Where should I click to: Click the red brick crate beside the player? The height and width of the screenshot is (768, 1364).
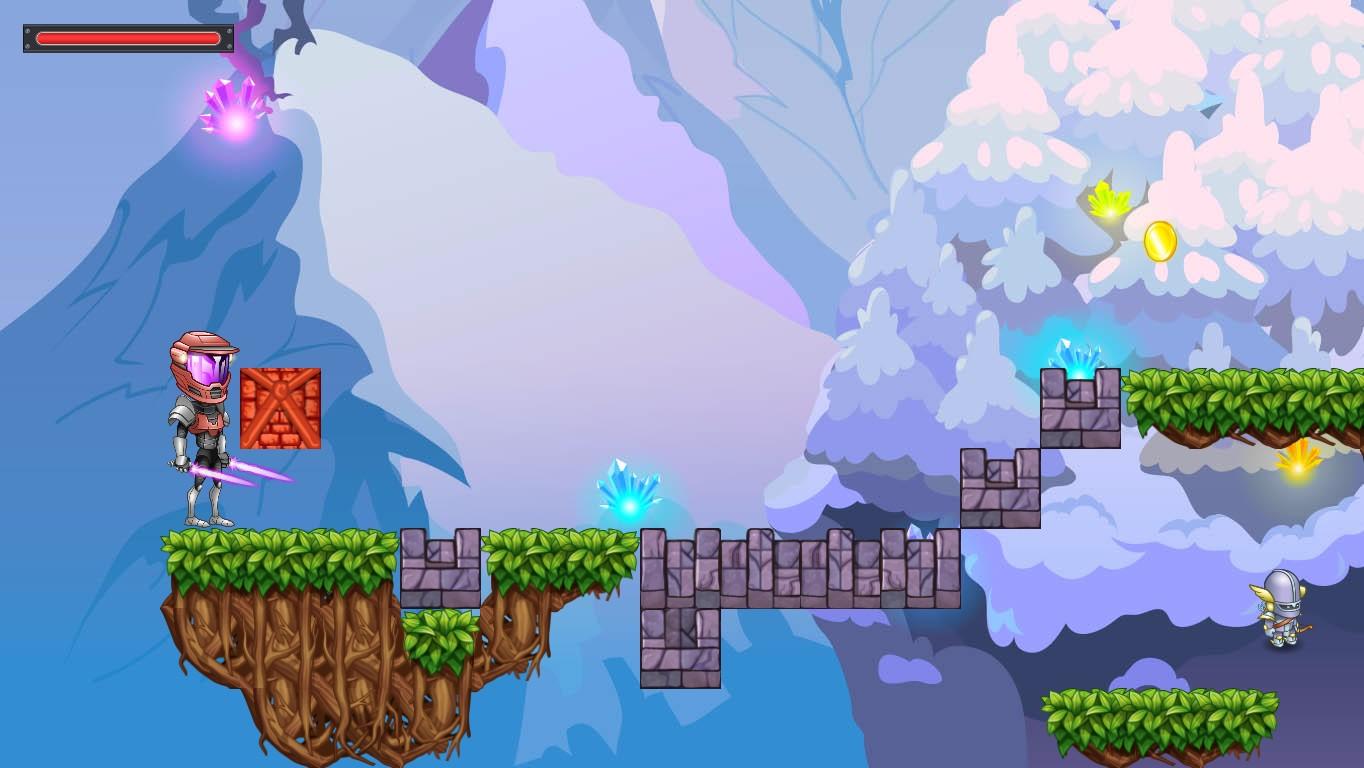281,409
